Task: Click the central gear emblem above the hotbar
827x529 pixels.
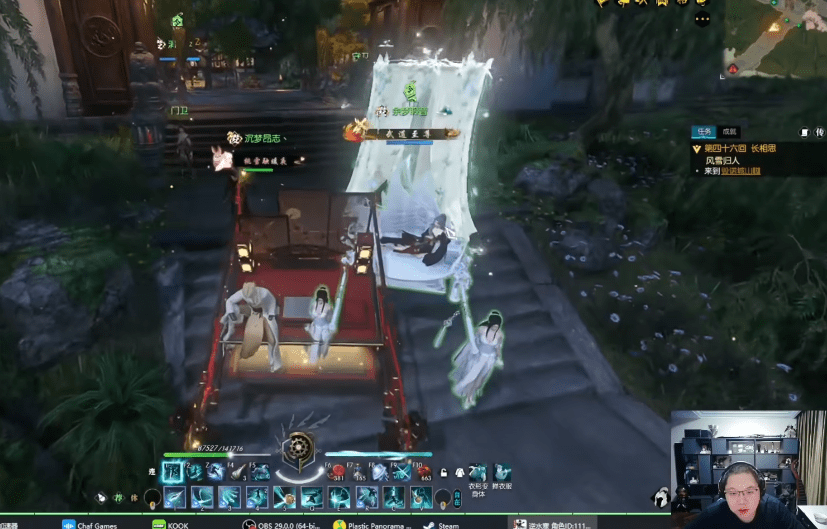Action: (296, 452)
